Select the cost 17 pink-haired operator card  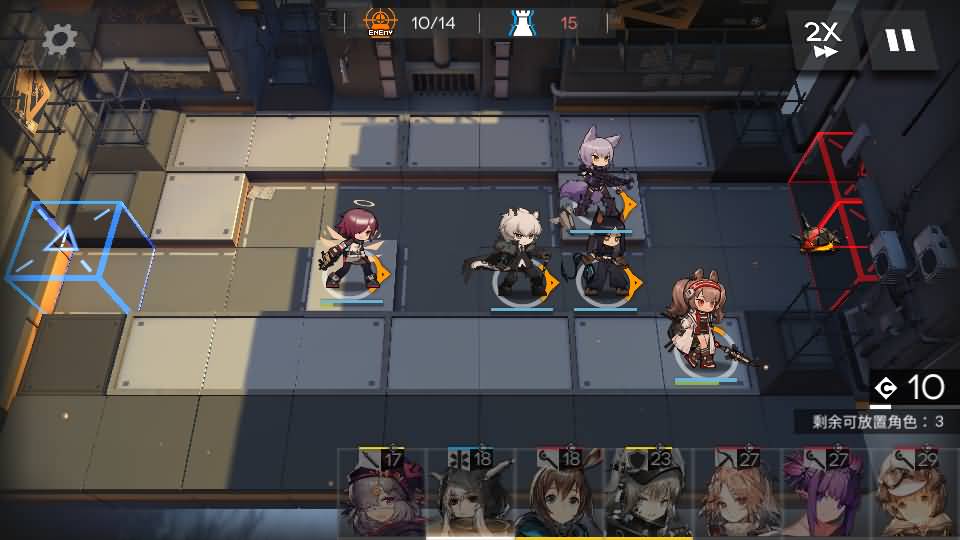[x=383, y=495]
